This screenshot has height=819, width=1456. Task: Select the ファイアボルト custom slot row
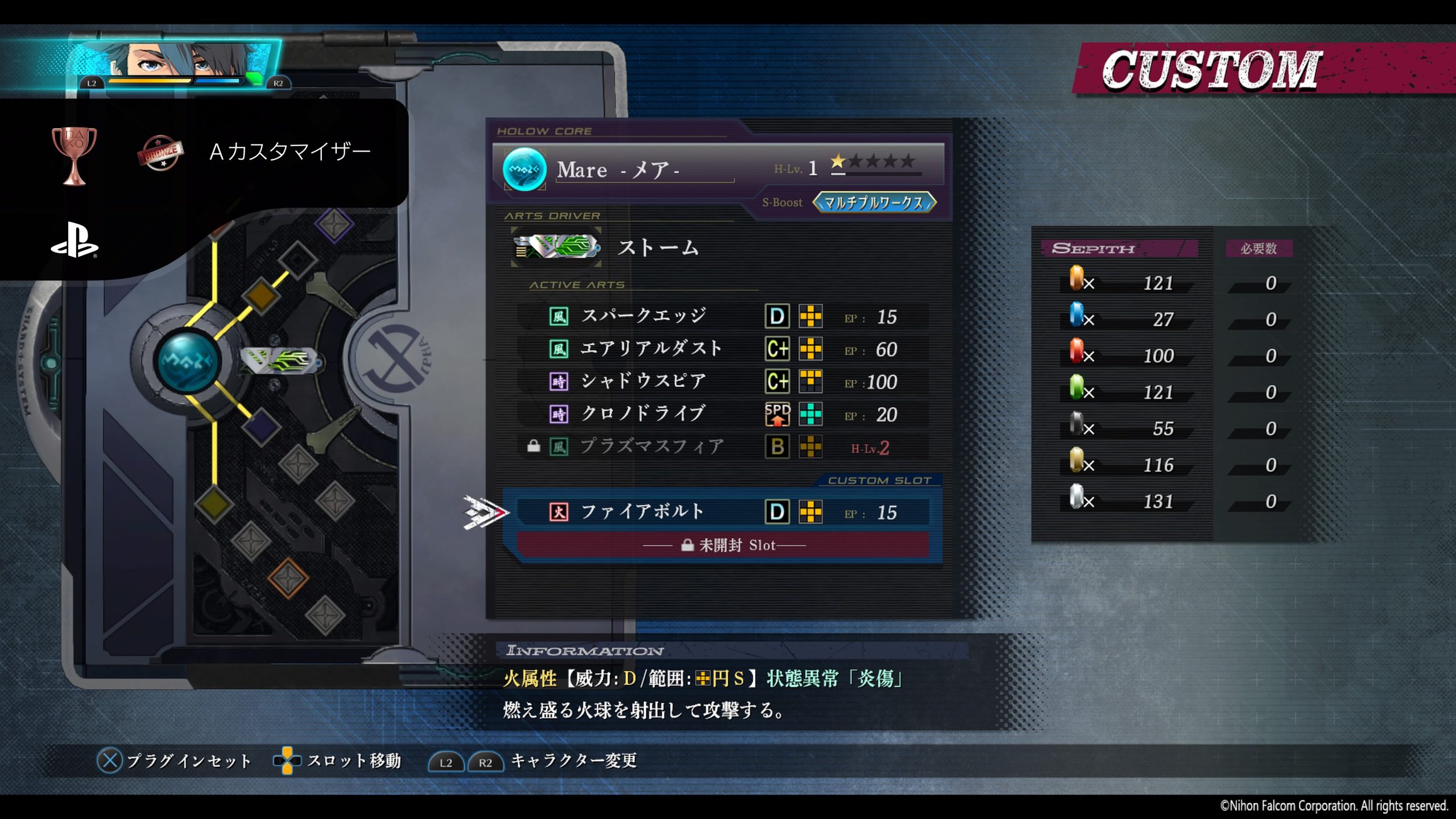coord(722,512)
